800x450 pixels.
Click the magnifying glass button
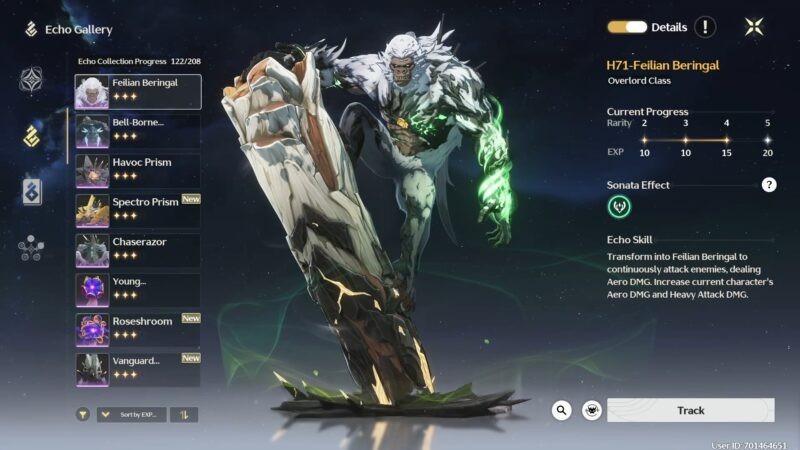562,410
